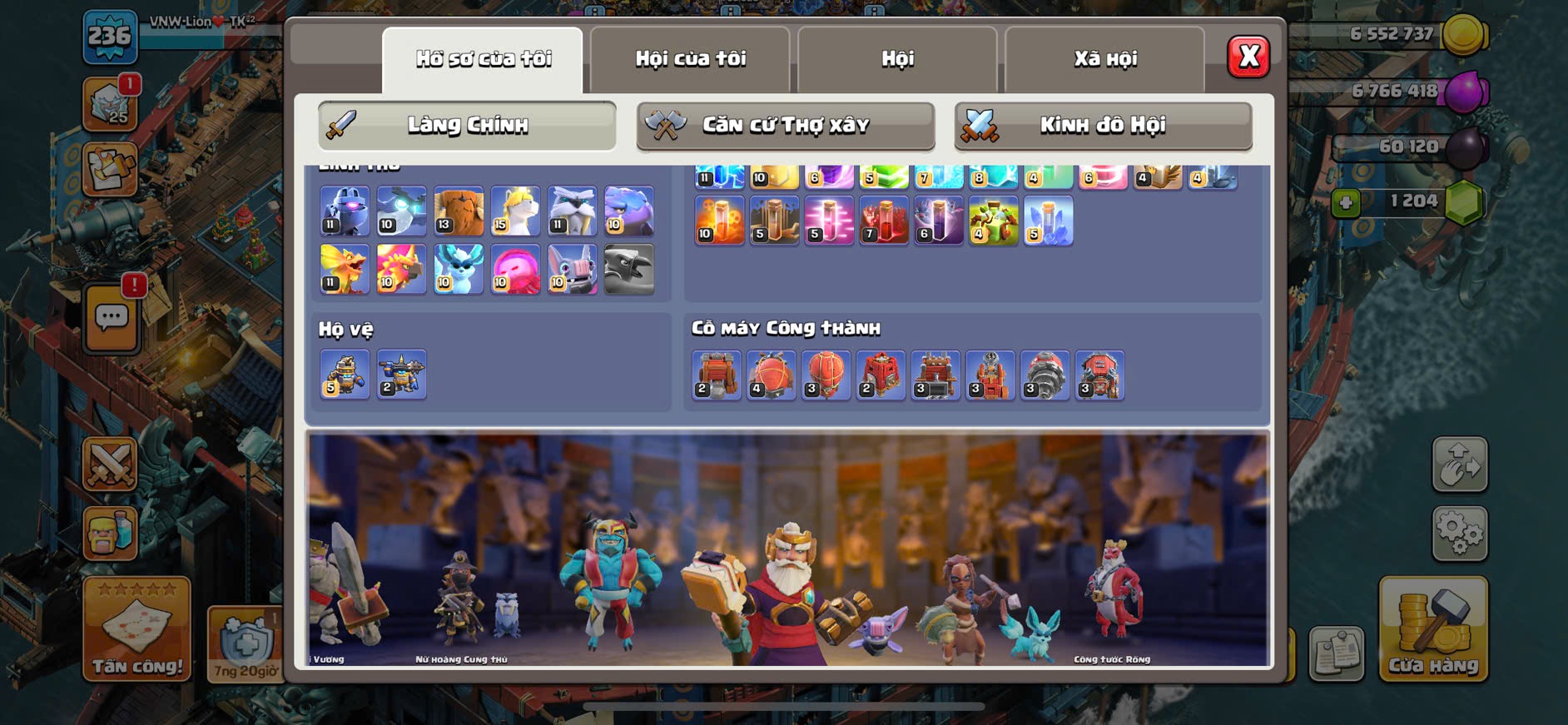Choose the Làng Chính section
This screenshot has height=725, width=1568.
(467, 126)
